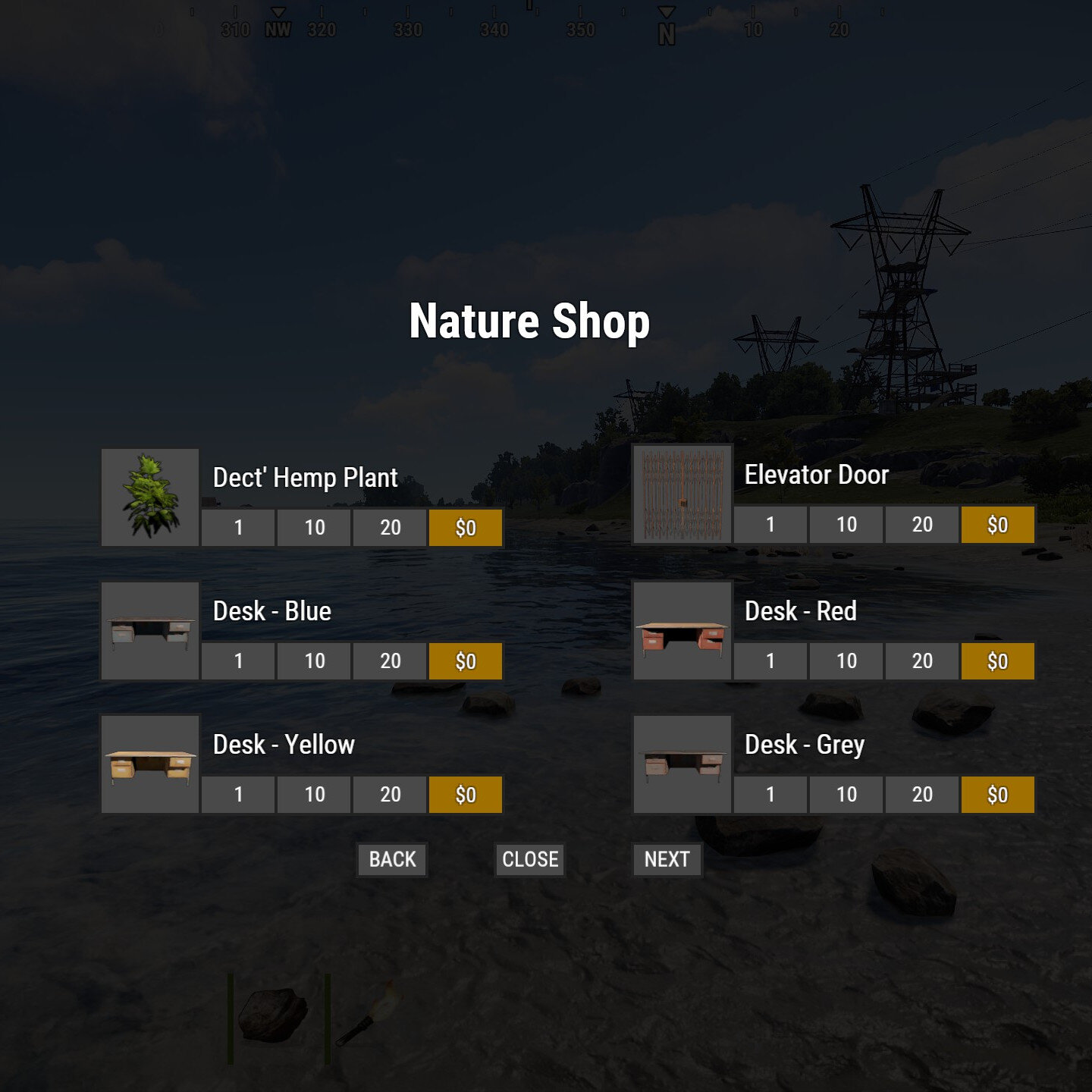Click the Desk - Grey item picture
The height and width of the screenshot is (1092, 1092).
pos(682,764)
